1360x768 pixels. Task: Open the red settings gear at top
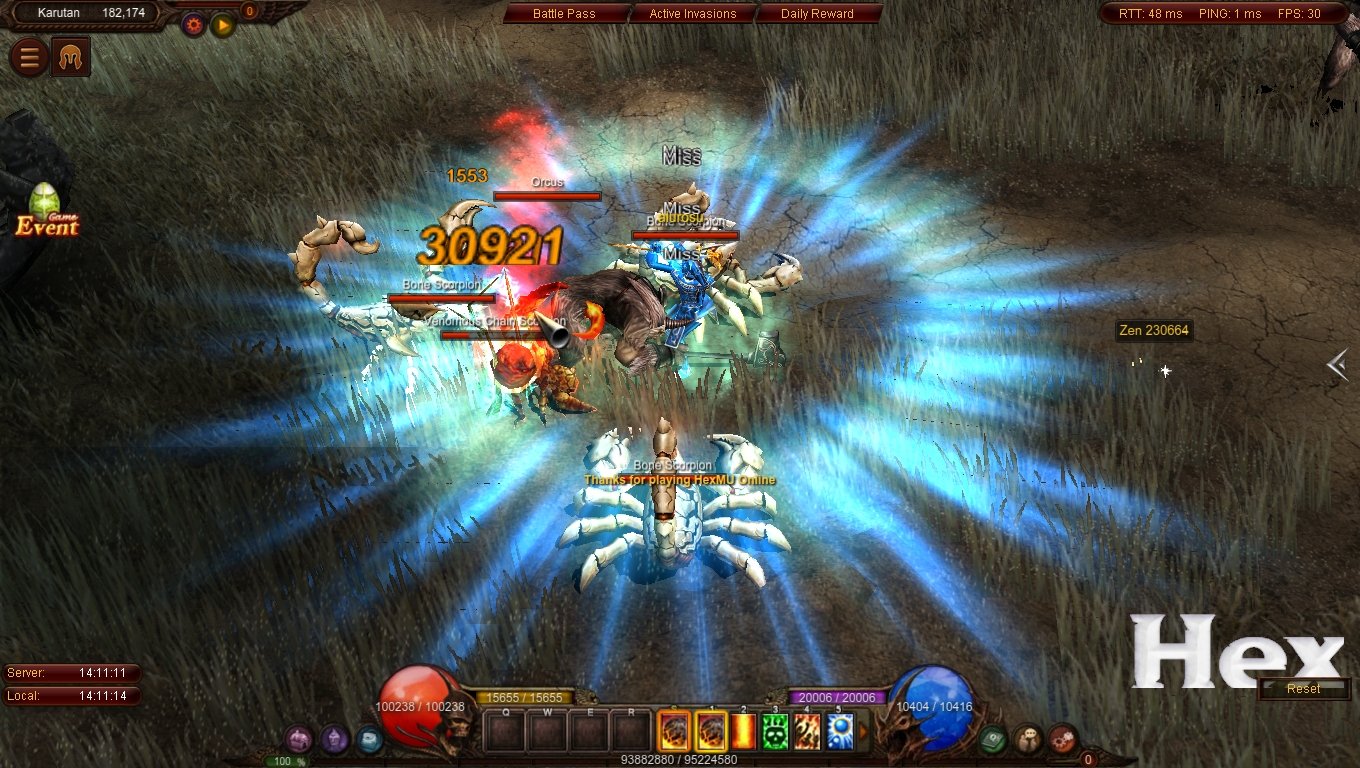[193, 24]
